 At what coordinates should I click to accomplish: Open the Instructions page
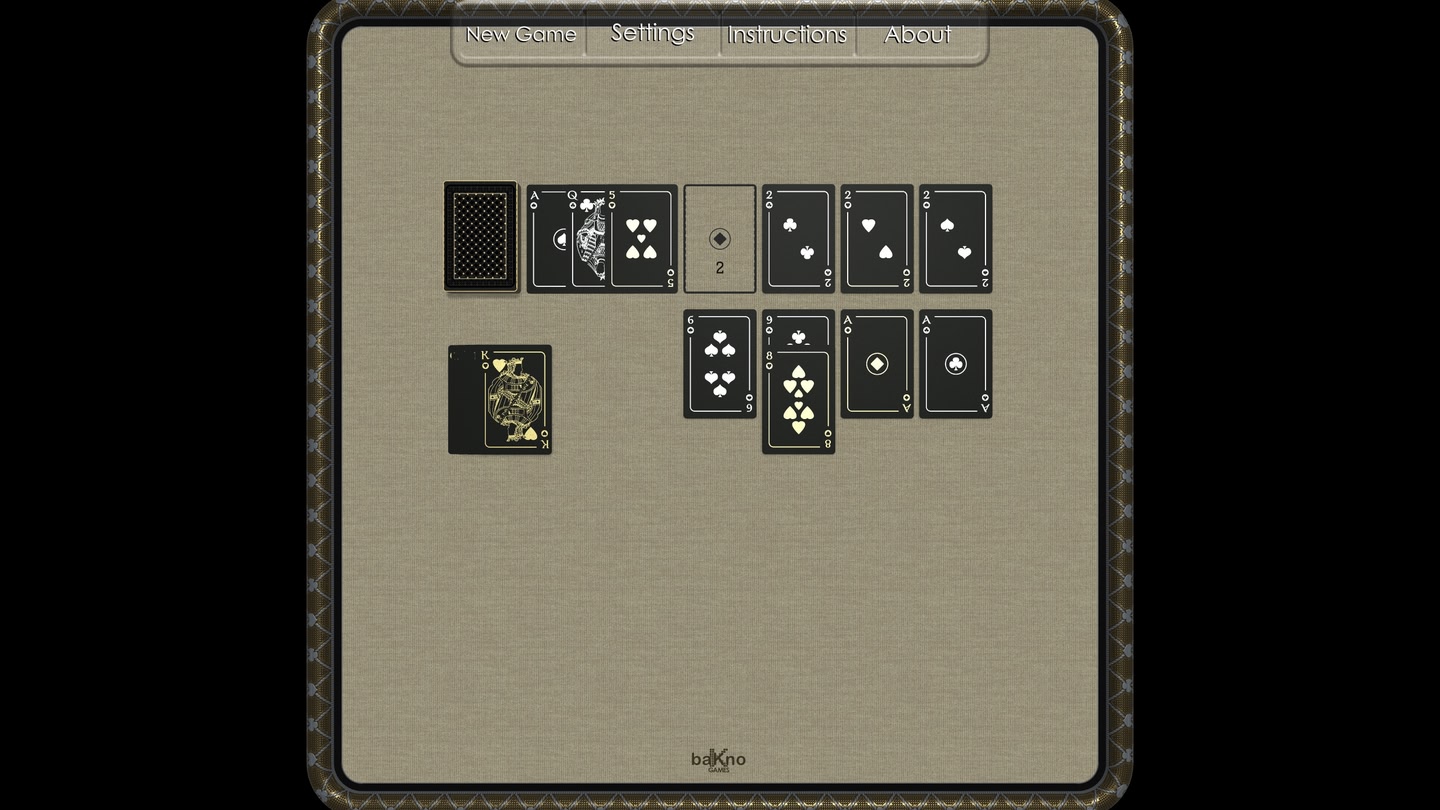787,33
